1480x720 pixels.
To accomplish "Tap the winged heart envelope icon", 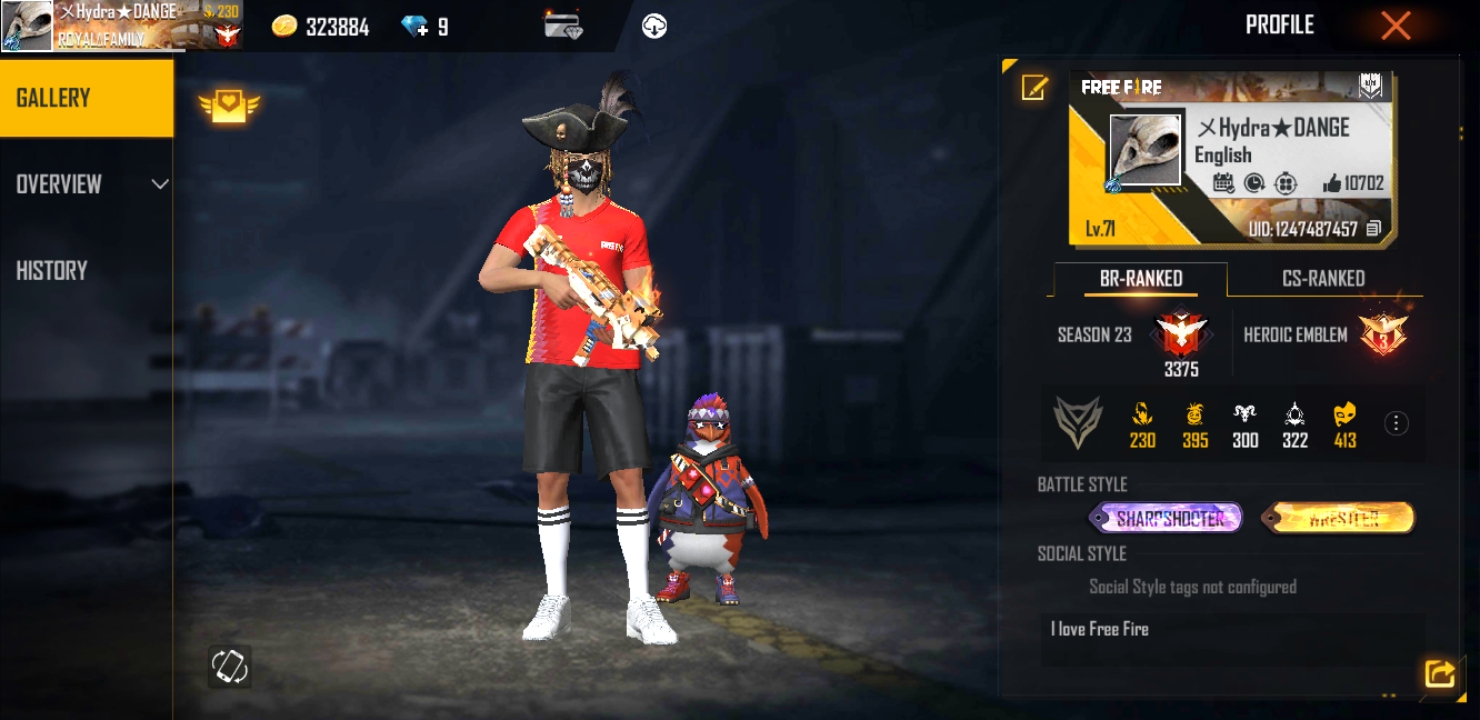I will coord(229,105).
